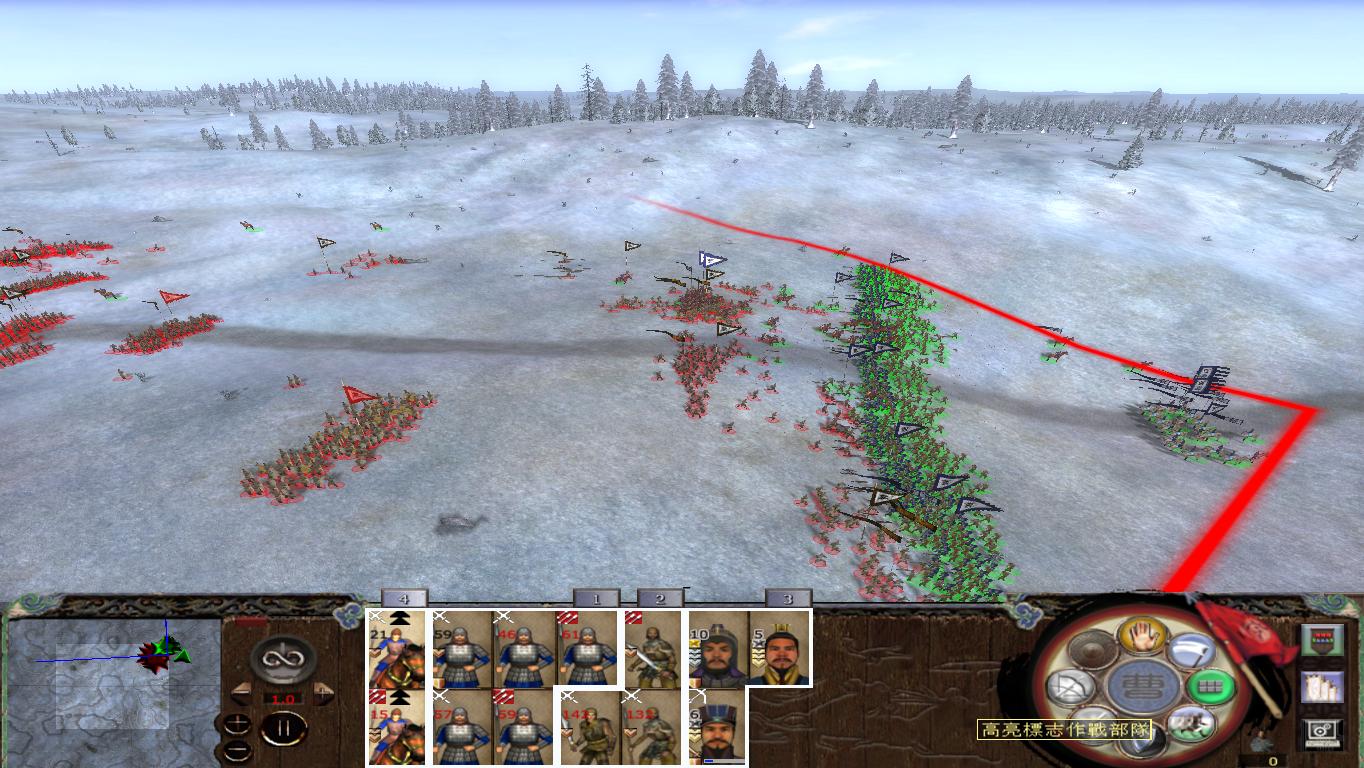Order halt with the hand icon

pyautogui.click(x=1142, y=638)
